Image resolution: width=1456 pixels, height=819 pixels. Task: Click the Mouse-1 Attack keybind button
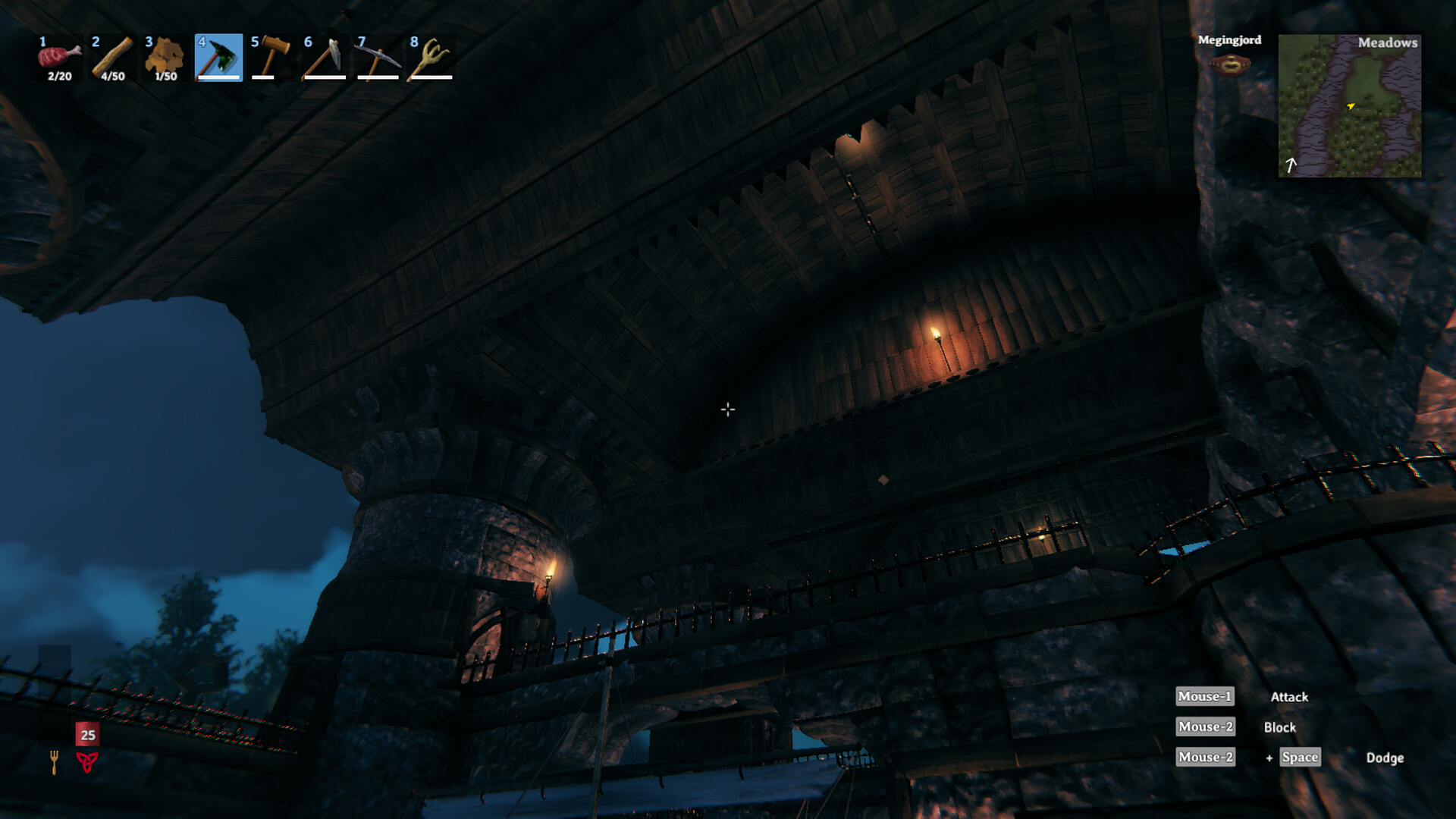(x=1204, y=696)
